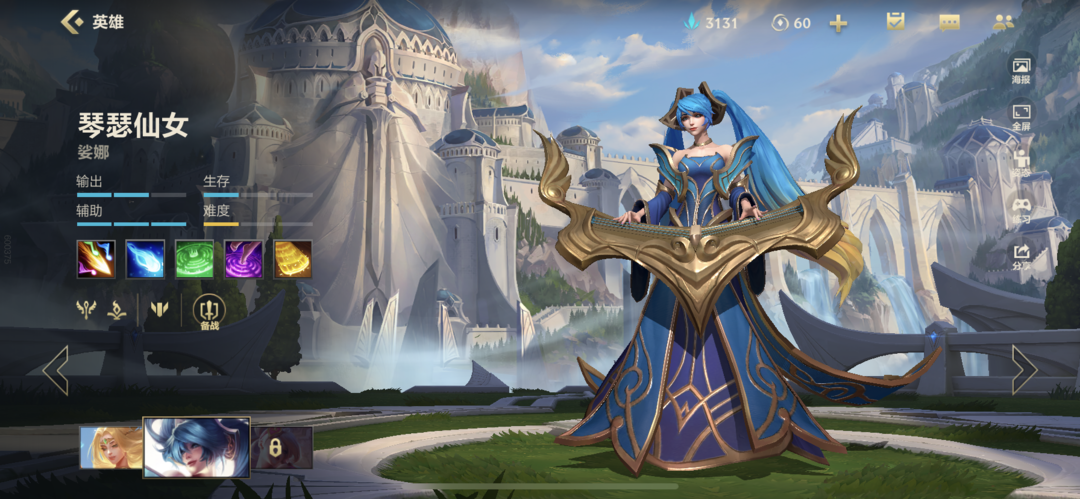Select the blonde-haired skin thumbnail

110,447
